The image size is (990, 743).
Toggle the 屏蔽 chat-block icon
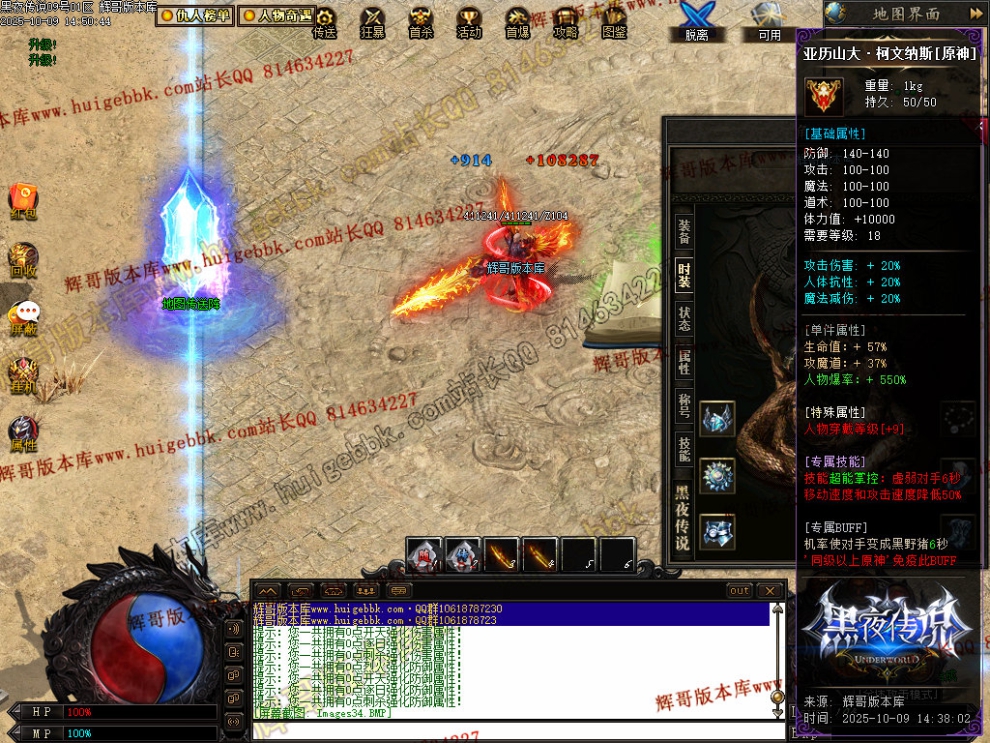[23, 316]
